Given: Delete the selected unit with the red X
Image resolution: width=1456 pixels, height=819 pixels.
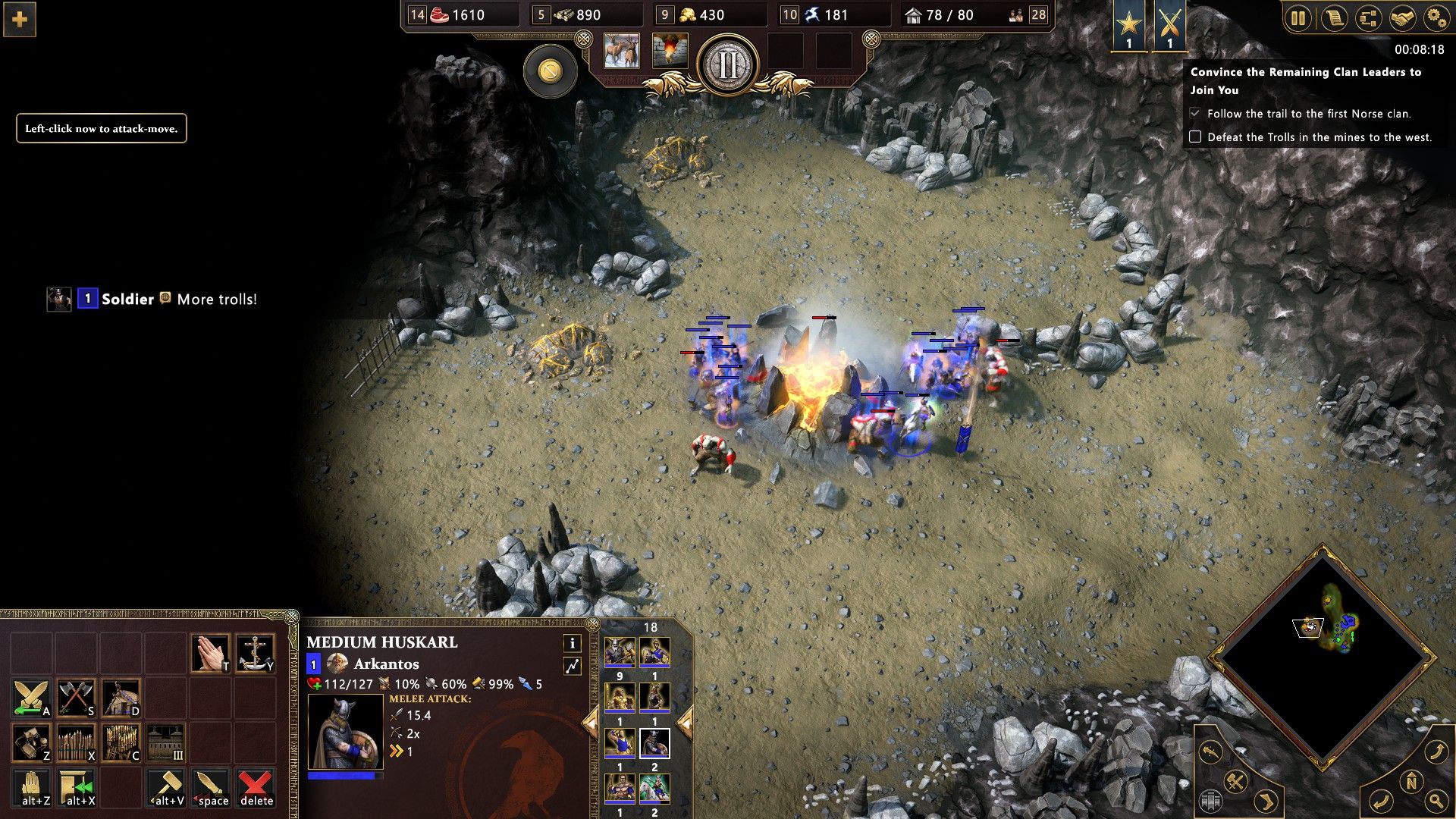Looking at the screenshot, I should pos(256,787).
